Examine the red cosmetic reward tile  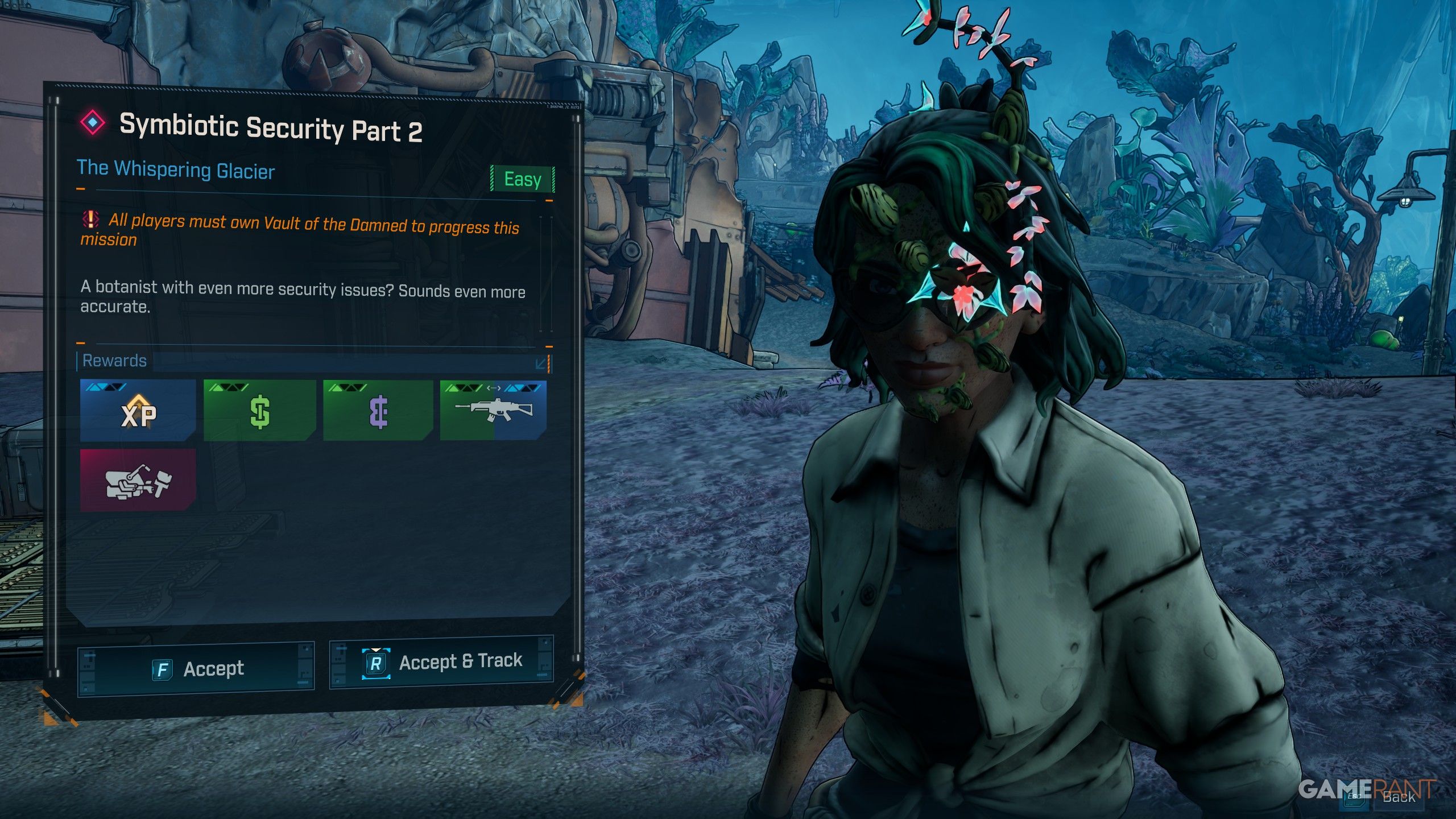[x=138, y=481]
